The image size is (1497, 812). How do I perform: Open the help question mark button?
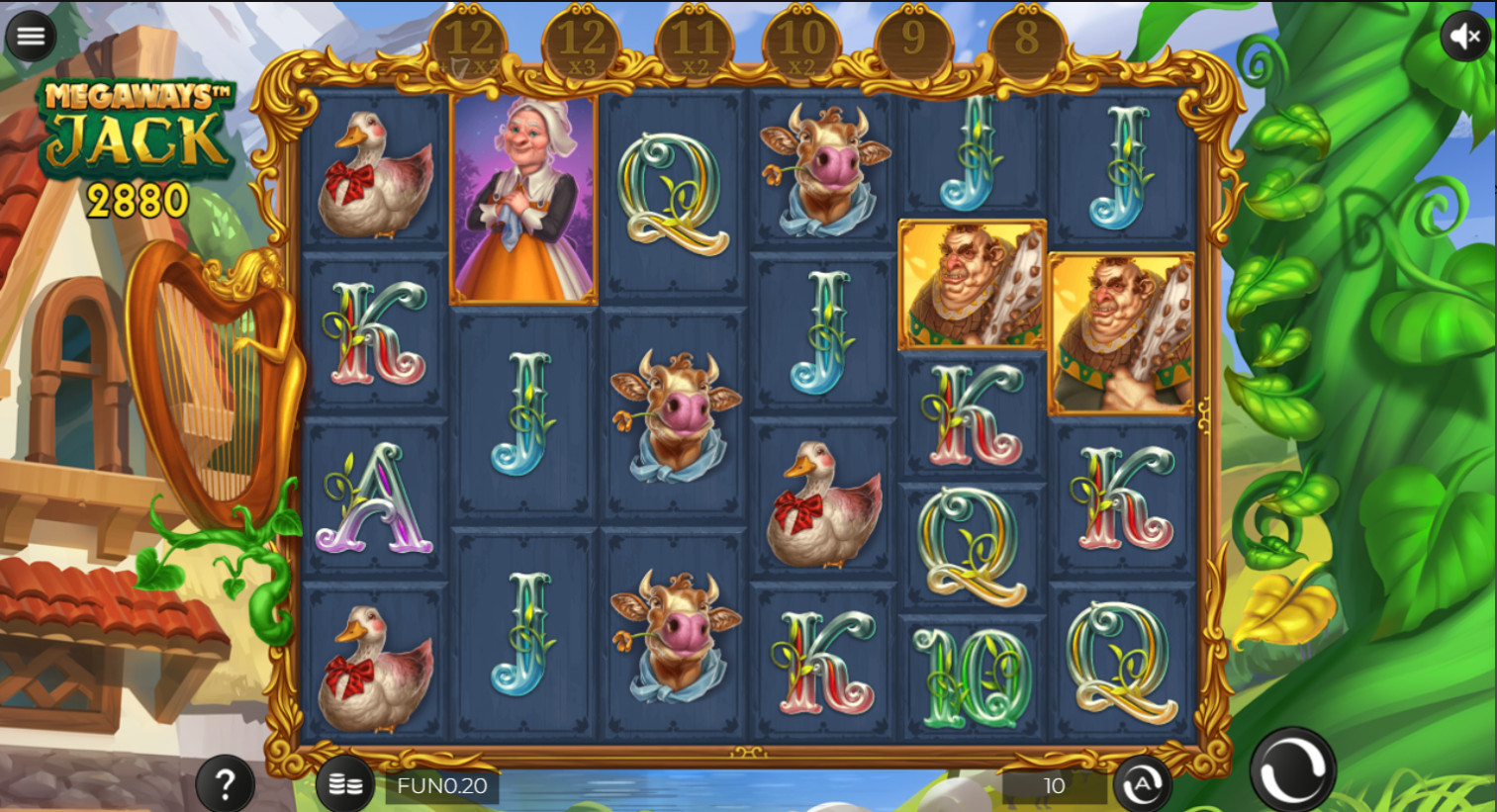click(x=226, y=784)
